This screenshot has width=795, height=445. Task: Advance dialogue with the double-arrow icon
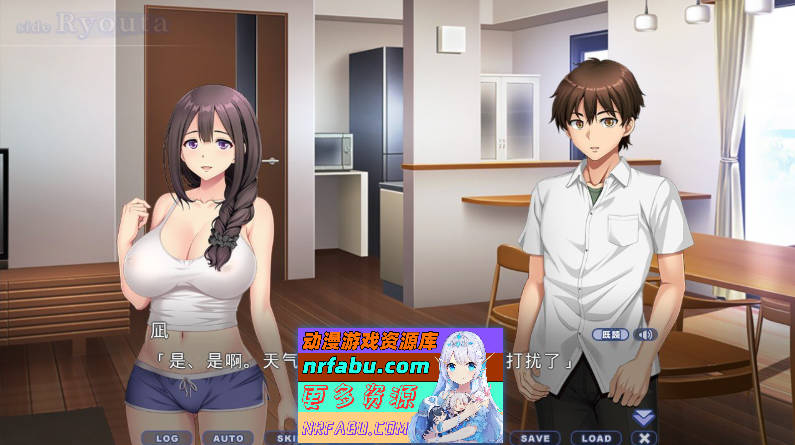[644, 417]
